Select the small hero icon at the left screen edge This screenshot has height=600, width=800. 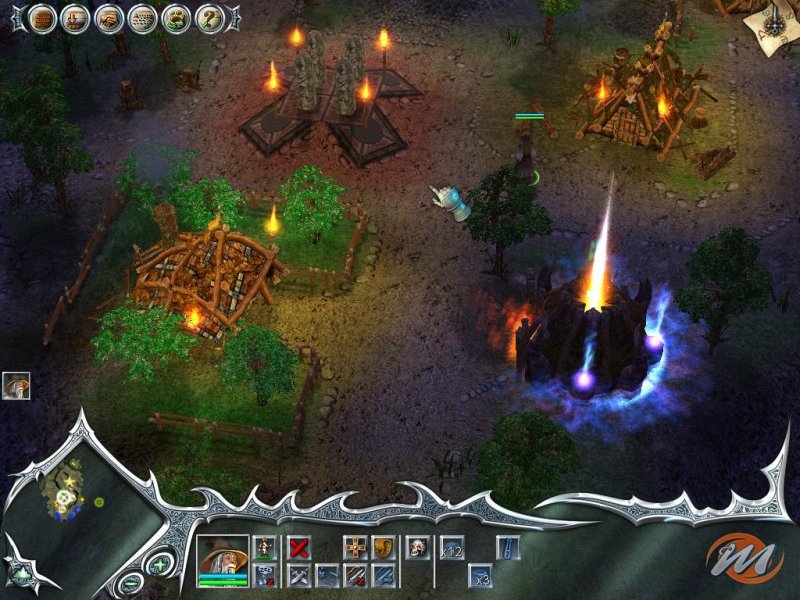pyautogui.click(x=16, y=386)
